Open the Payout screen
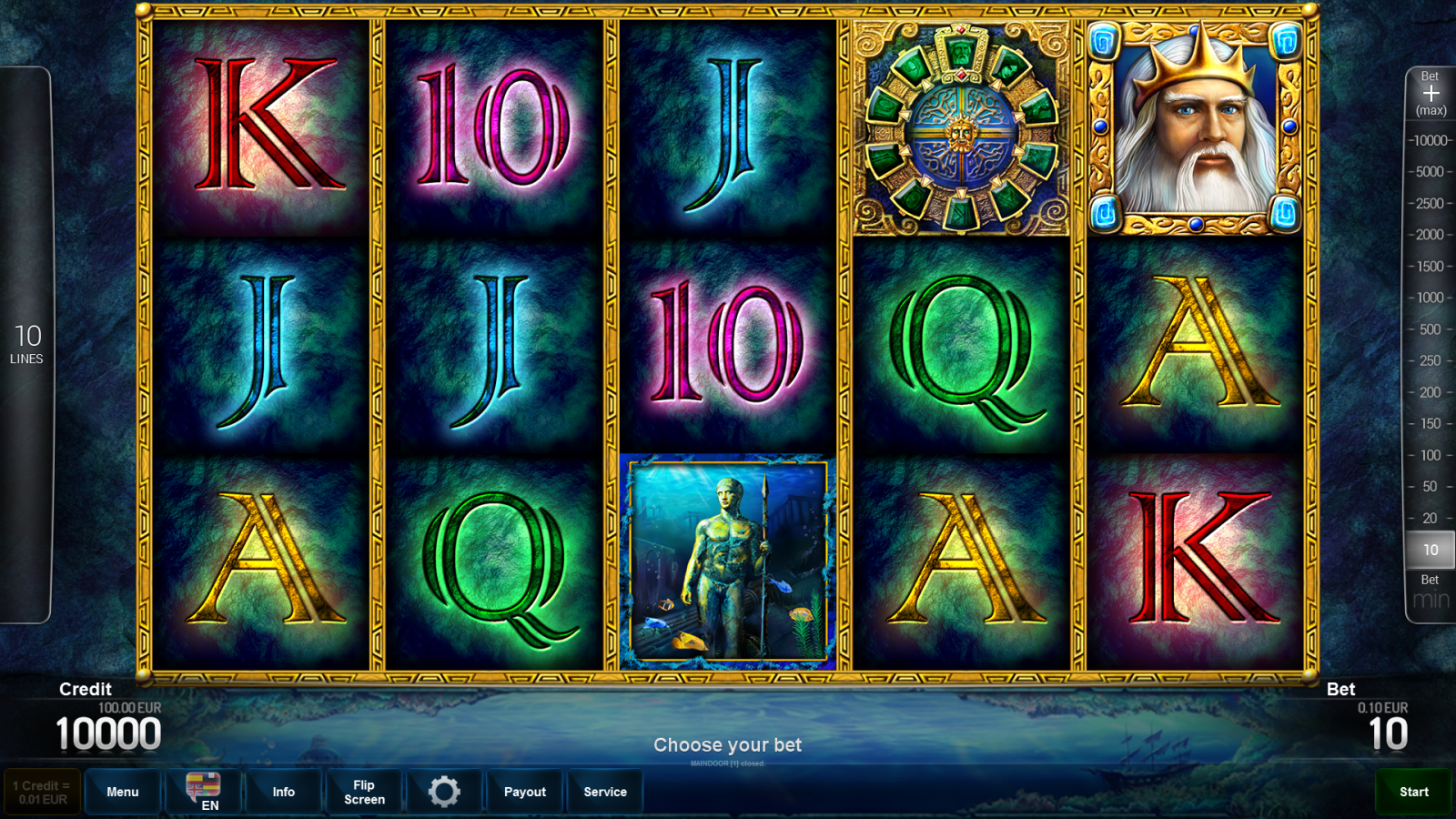The image size is (1456, 819). [525, 791]
